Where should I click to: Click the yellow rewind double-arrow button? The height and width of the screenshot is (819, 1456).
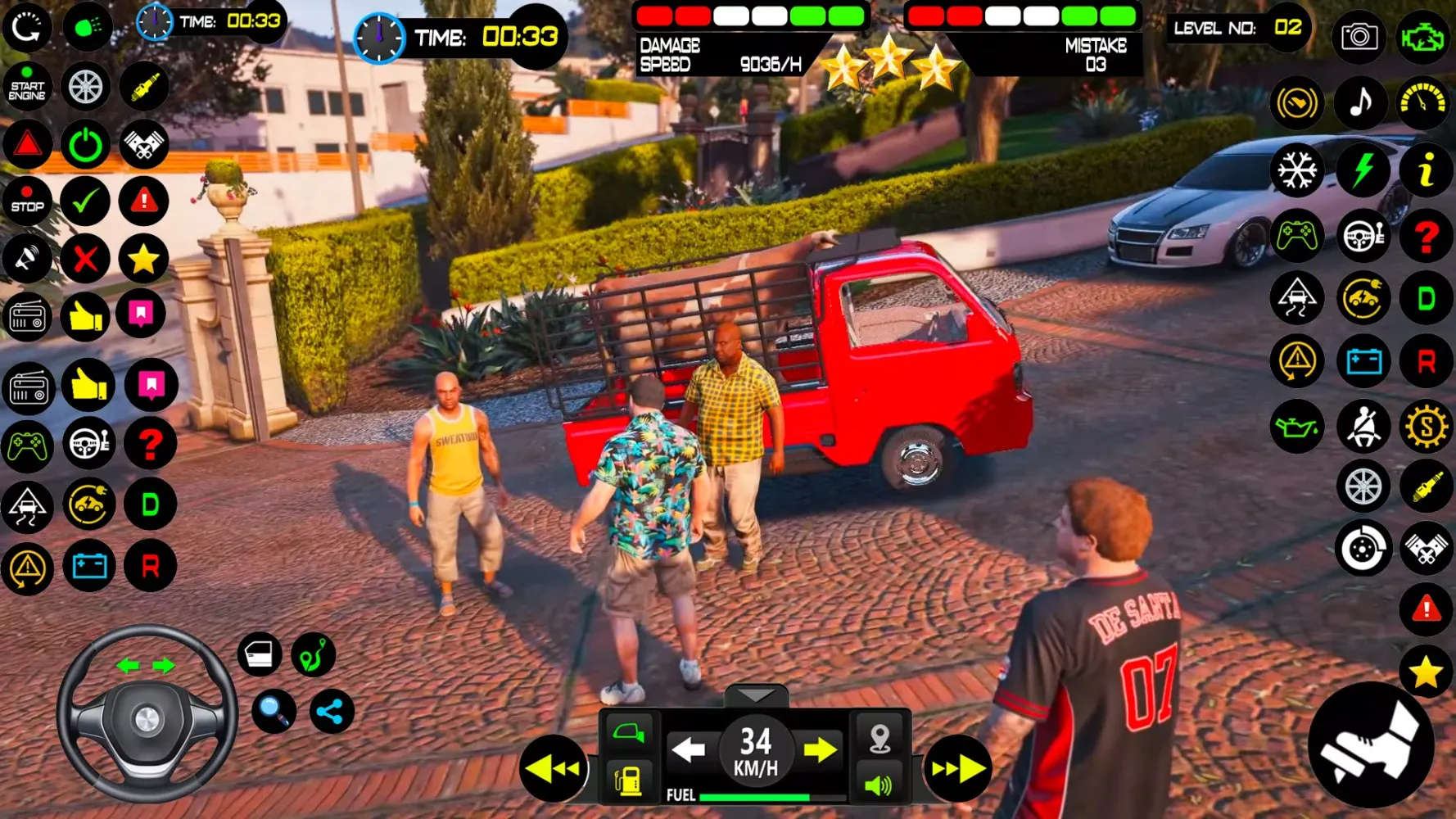click(553, 768)
